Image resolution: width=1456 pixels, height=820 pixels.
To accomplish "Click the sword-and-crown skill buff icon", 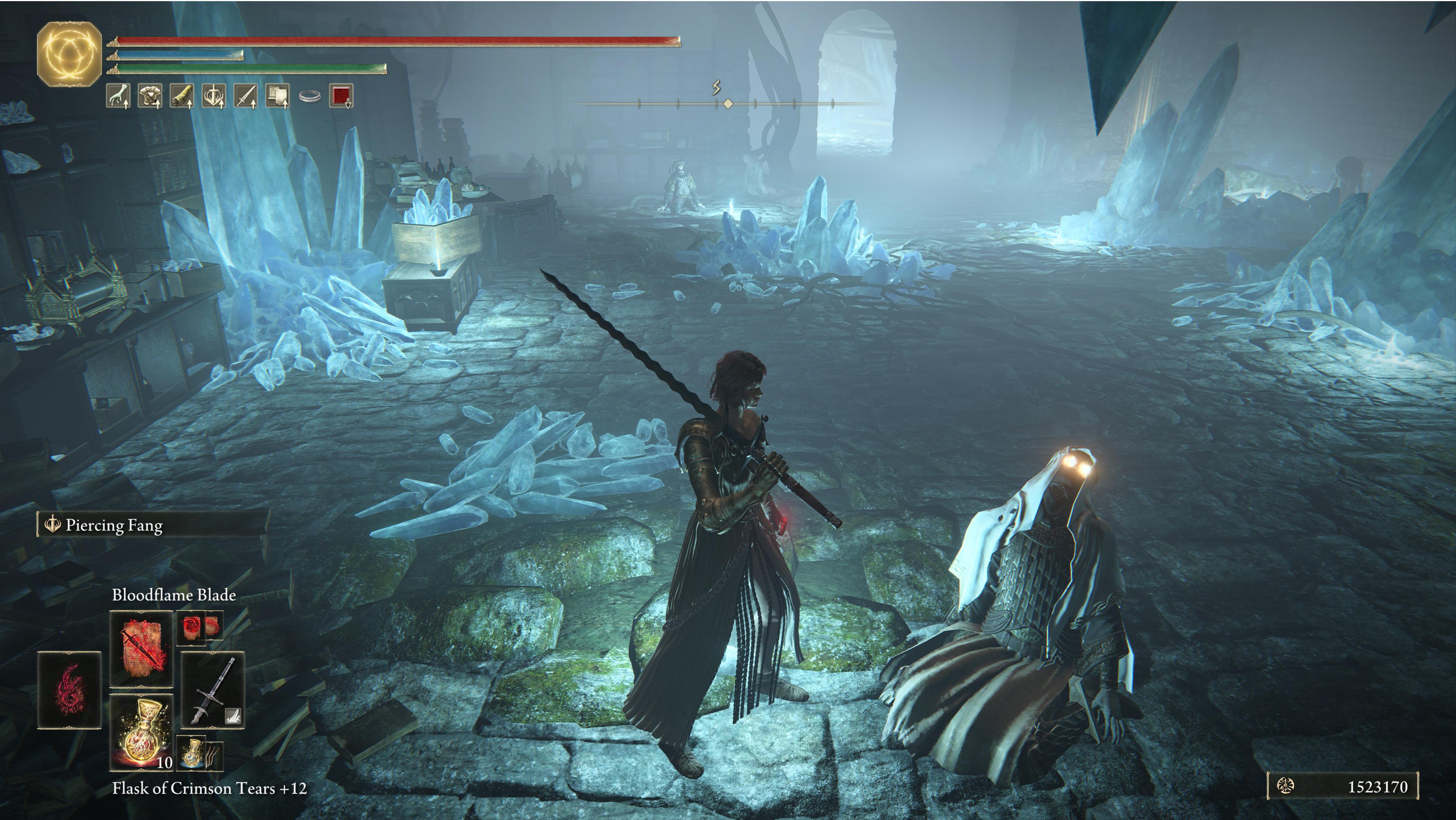I will (213, 96).
